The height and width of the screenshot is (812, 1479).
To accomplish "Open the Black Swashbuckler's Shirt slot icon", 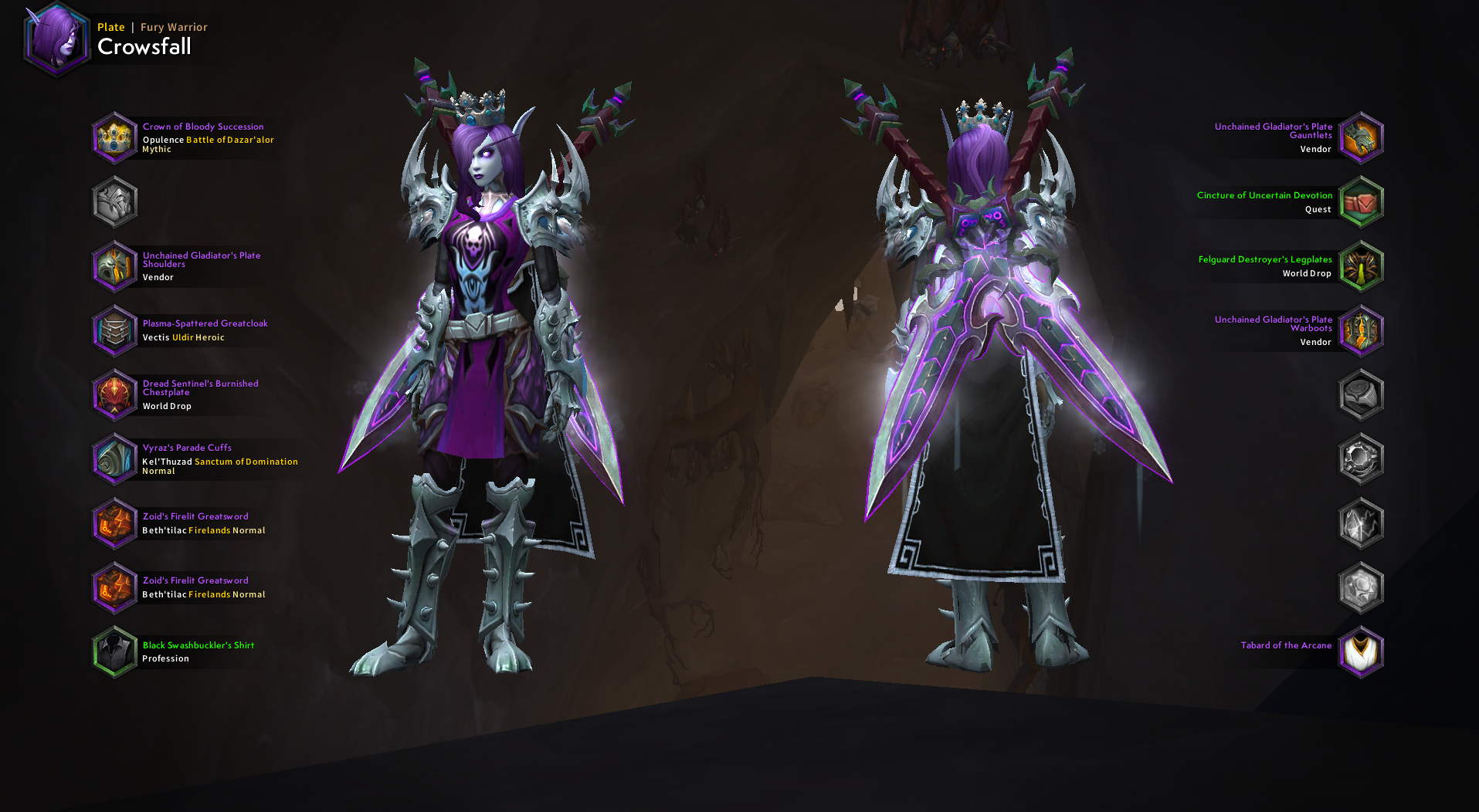I will point(114,651).
